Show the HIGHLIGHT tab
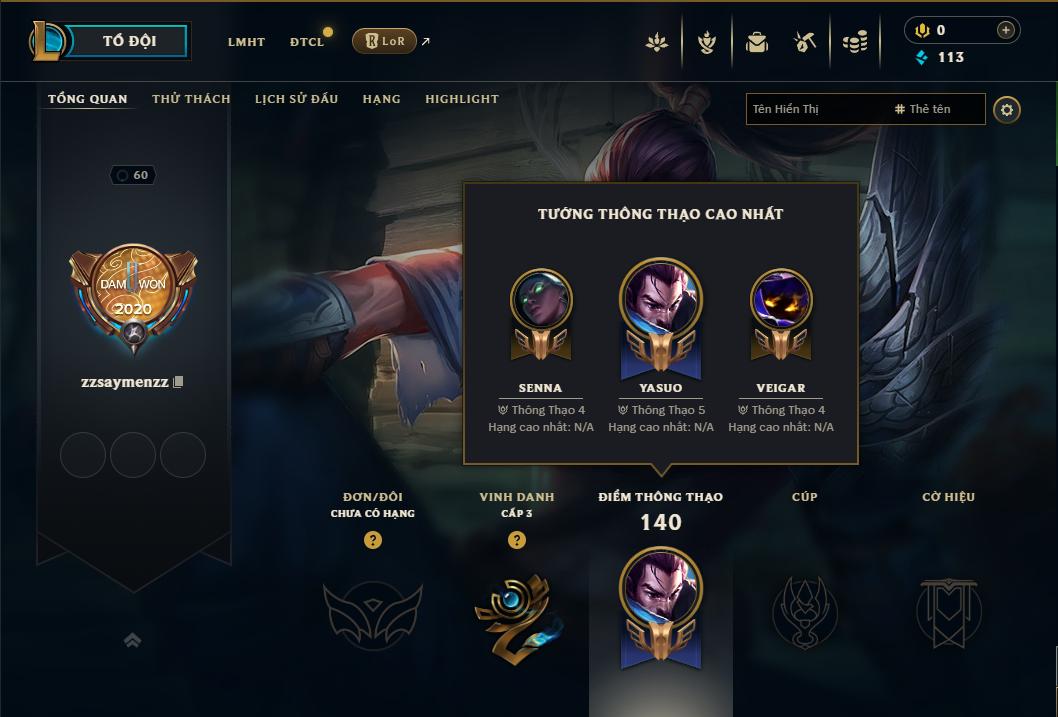Viewport: 1058px width, 717px height. pyautogui.click(x=461, y=99)
